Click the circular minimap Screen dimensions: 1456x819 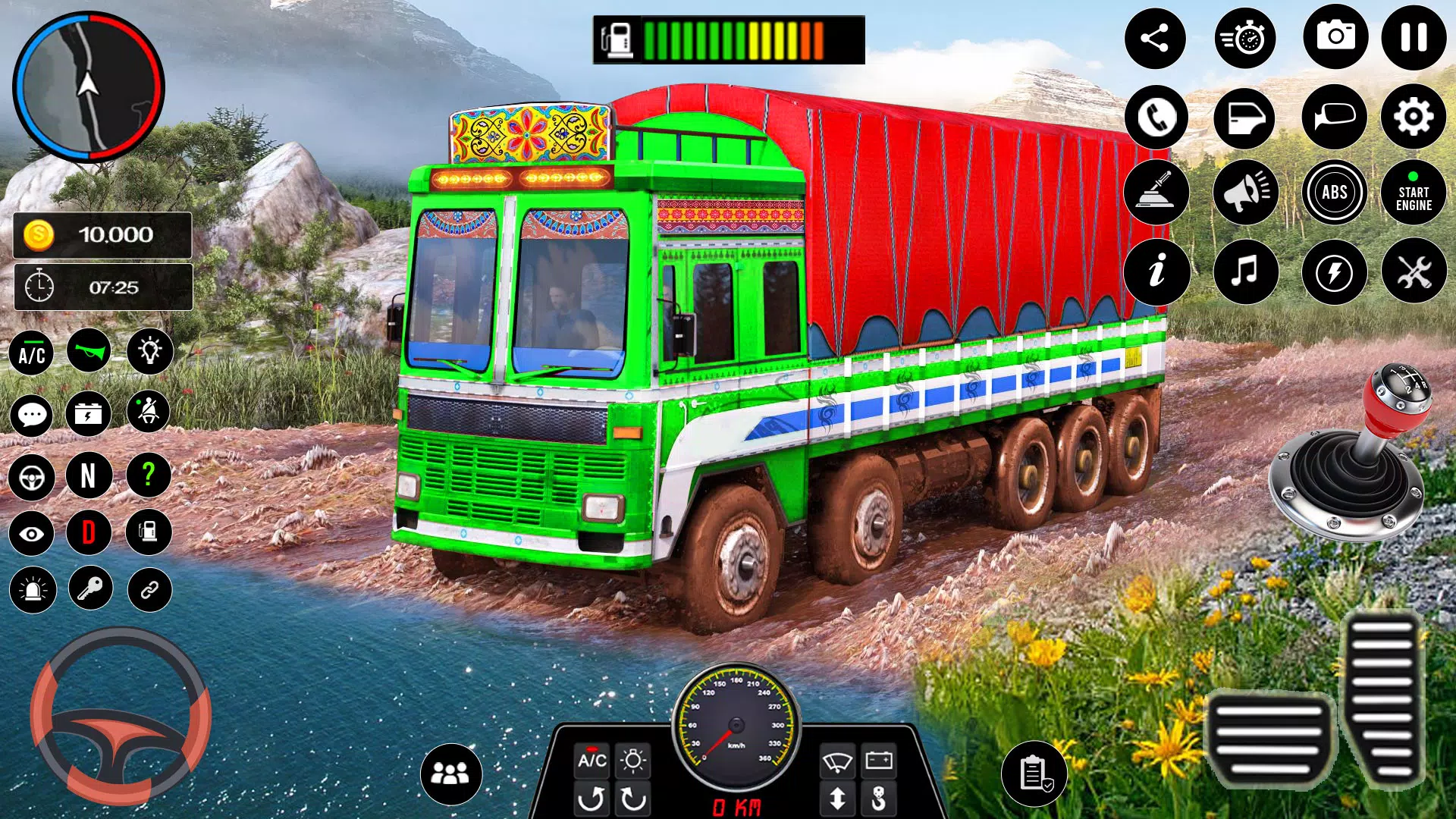click(x=89, y=87)
